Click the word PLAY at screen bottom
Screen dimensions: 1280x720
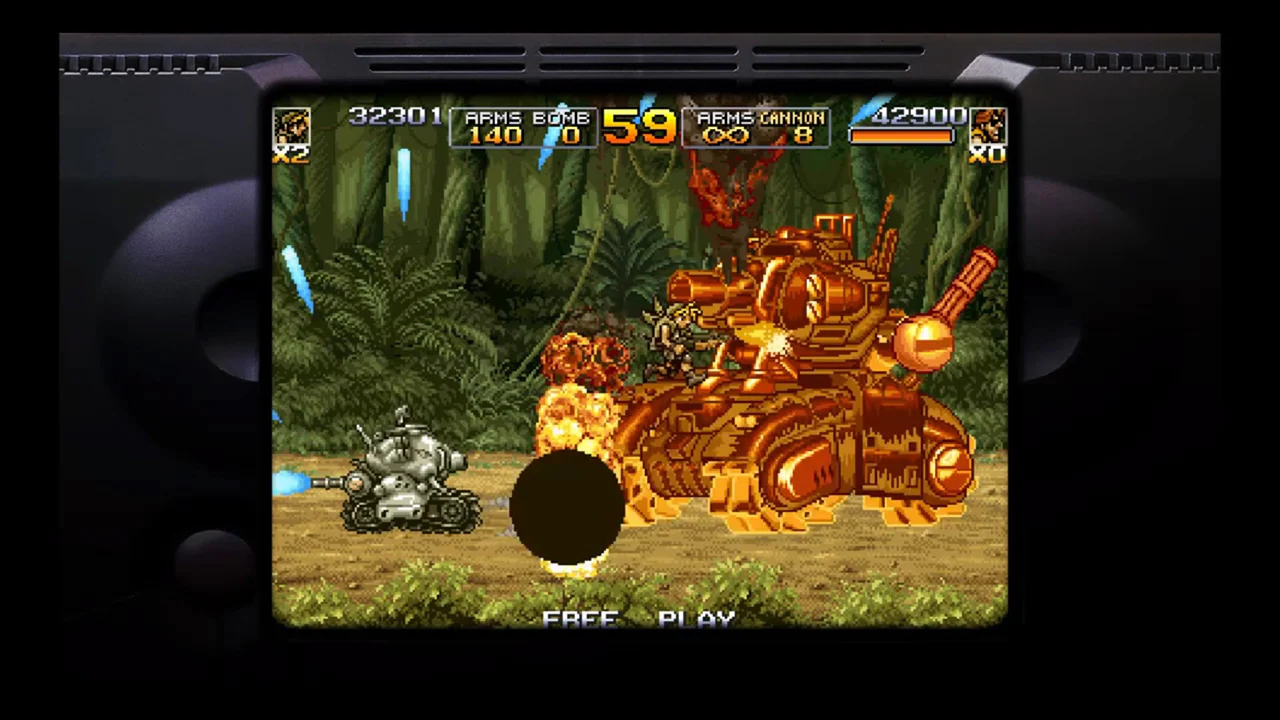click(697, 618)
